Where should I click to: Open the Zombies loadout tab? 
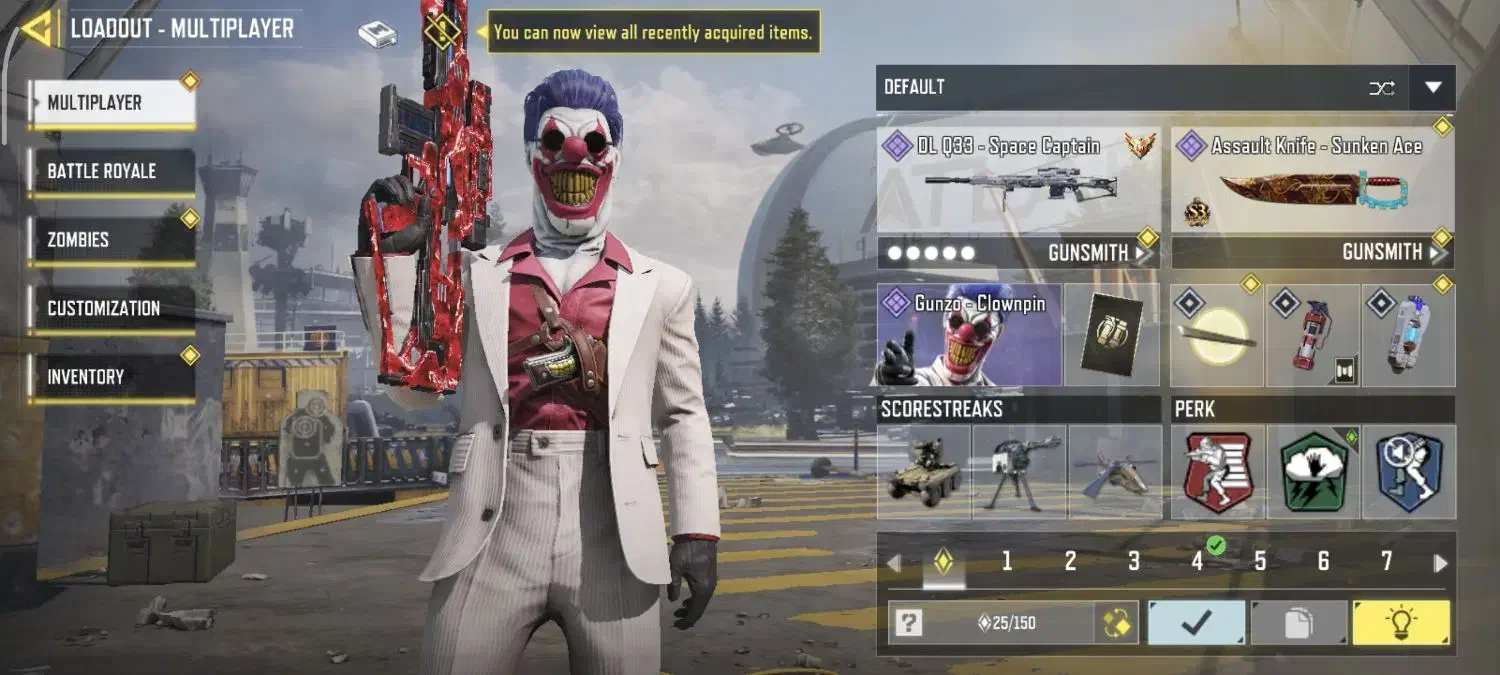[x=110, y=240]
